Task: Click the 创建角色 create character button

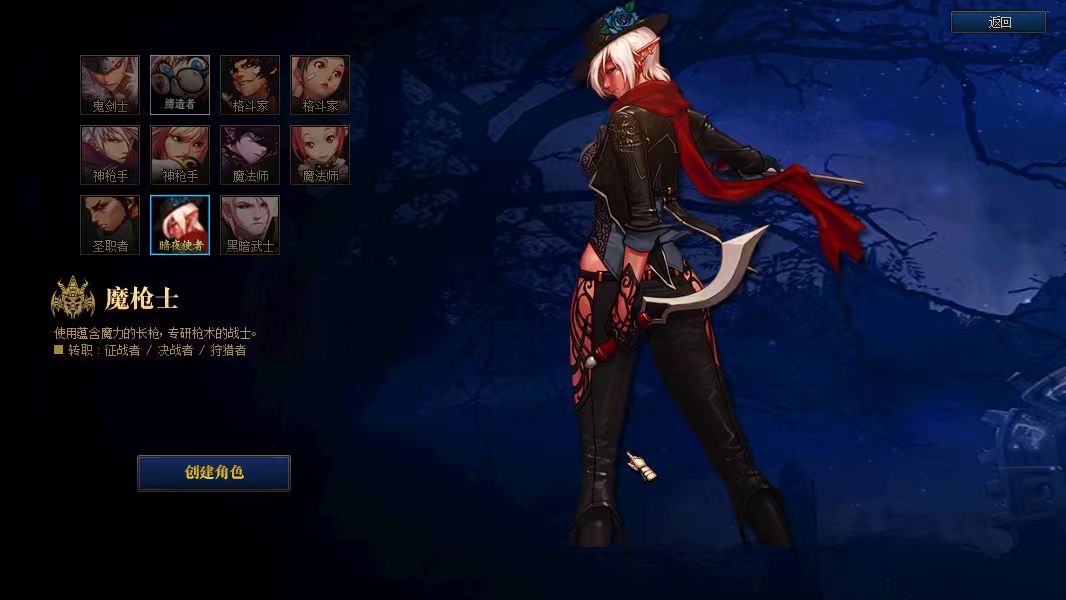Action: [x=214, y=473]
